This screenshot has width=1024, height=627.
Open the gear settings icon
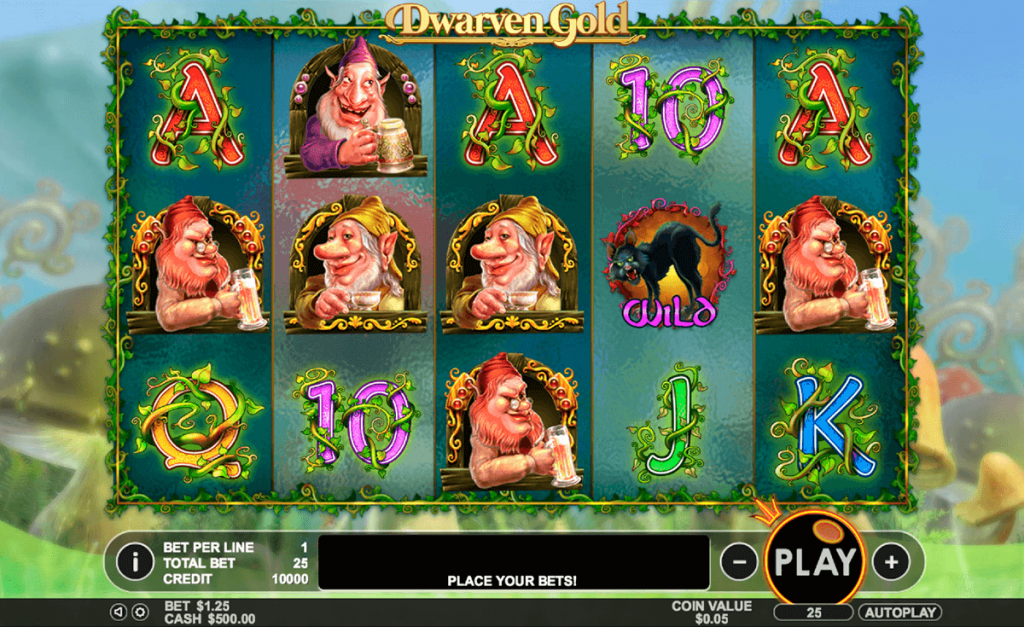point(140,612)
